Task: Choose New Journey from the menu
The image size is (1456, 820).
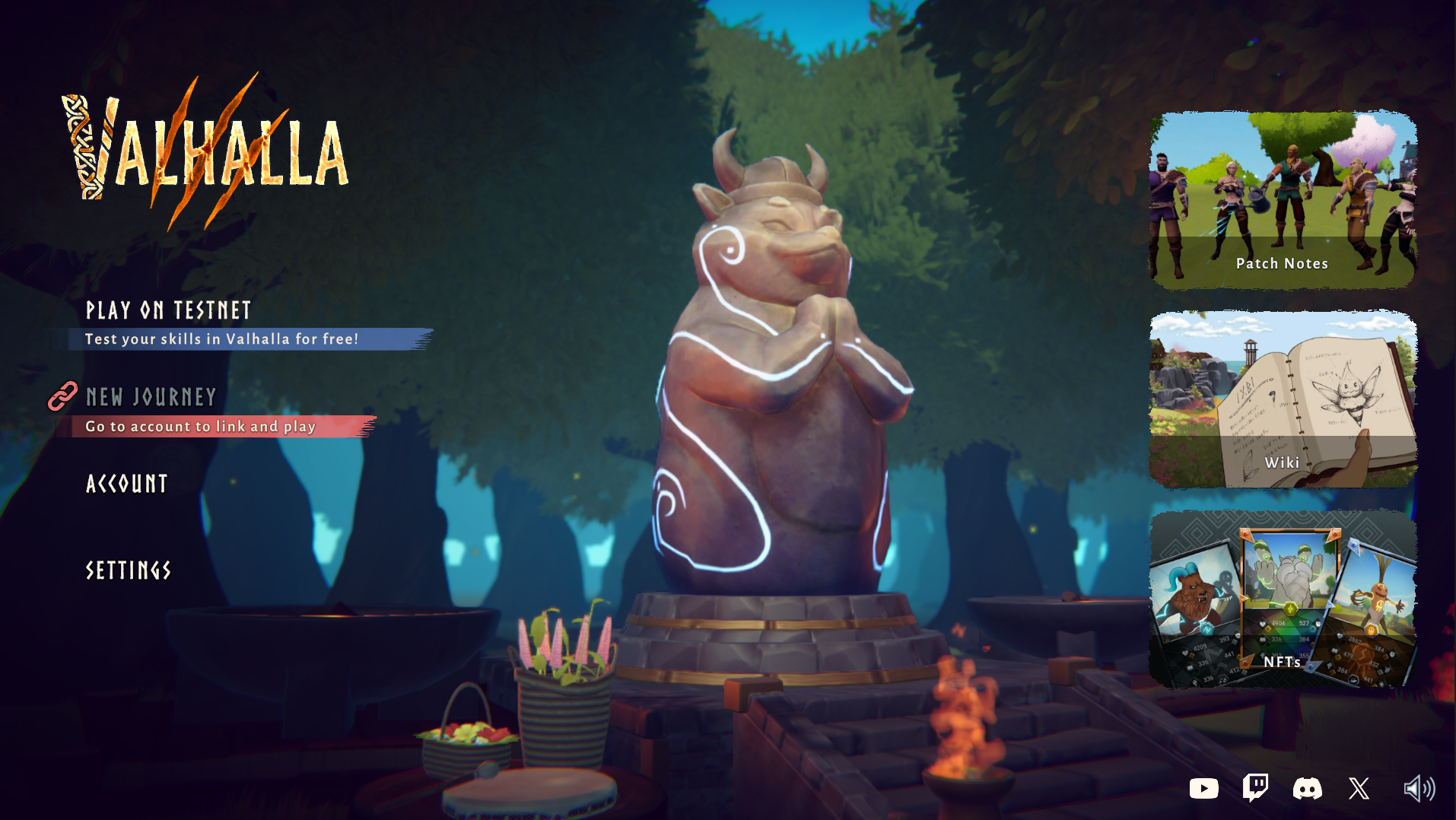Action: pos(150,397)
